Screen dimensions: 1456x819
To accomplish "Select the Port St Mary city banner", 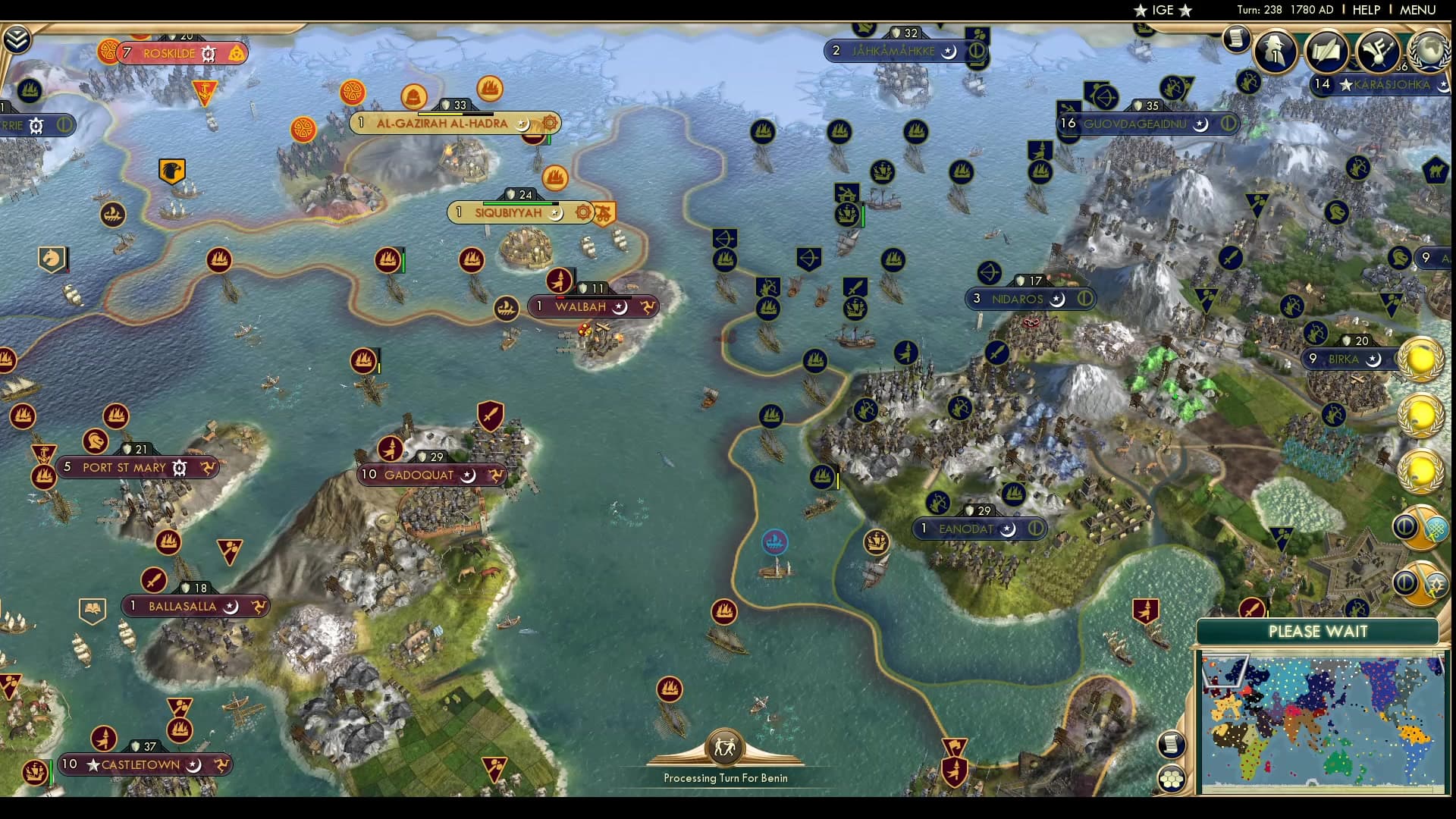I will pos(129,468).
